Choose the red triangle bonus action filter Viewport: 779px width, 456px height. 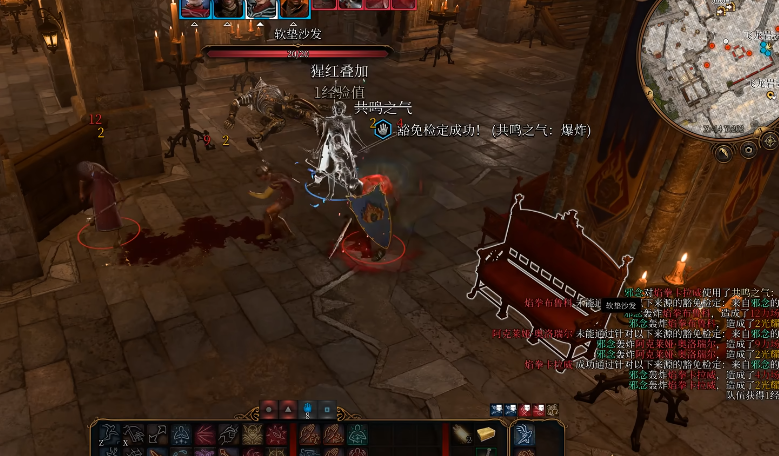(x=288, y=408)
